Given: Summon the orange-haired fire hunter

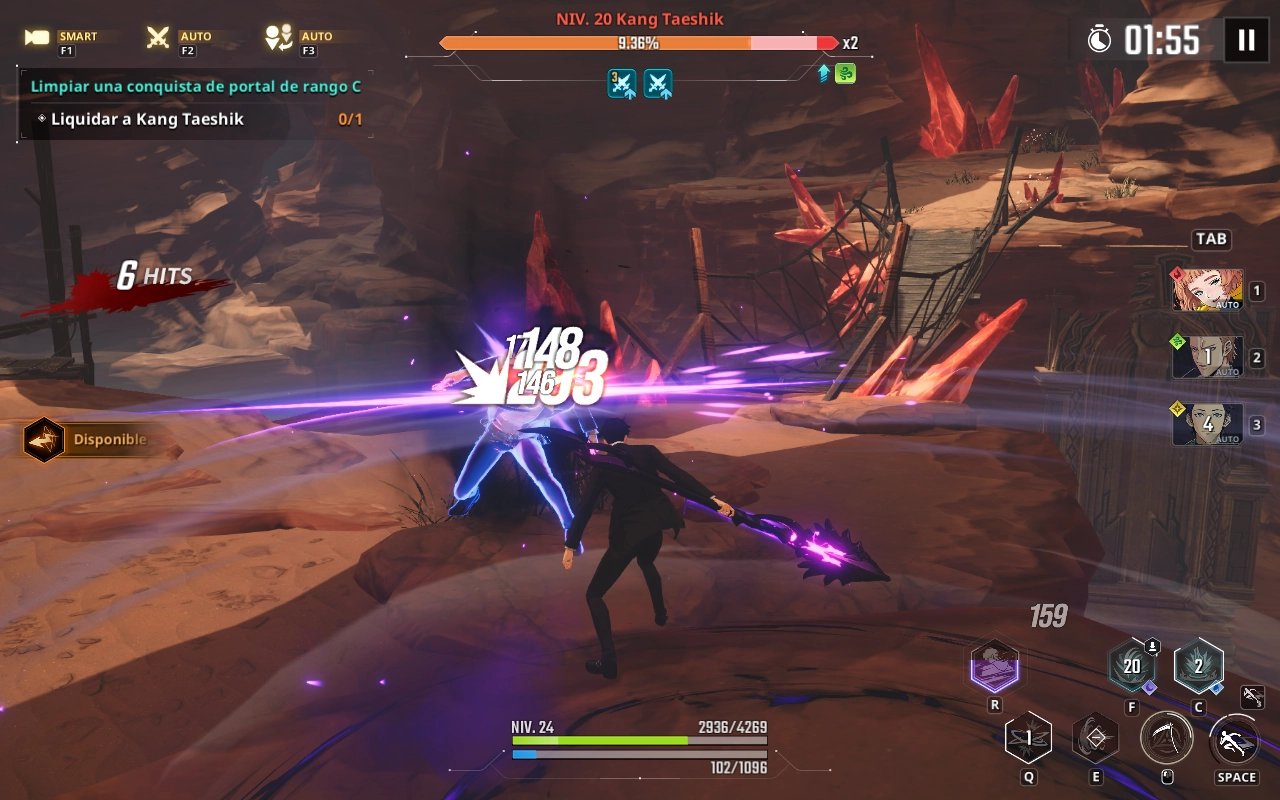Looking at the screenshot, I should [x=1208, y=290].
